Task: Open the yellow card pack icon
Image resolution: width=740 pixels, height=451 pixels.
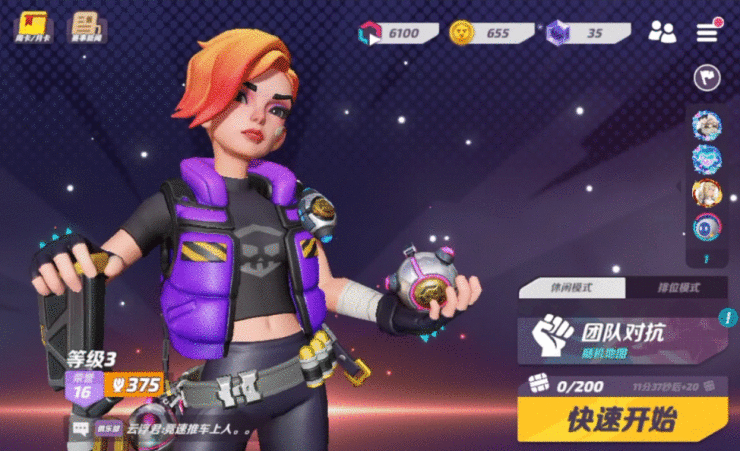Action: pos(31,25)
